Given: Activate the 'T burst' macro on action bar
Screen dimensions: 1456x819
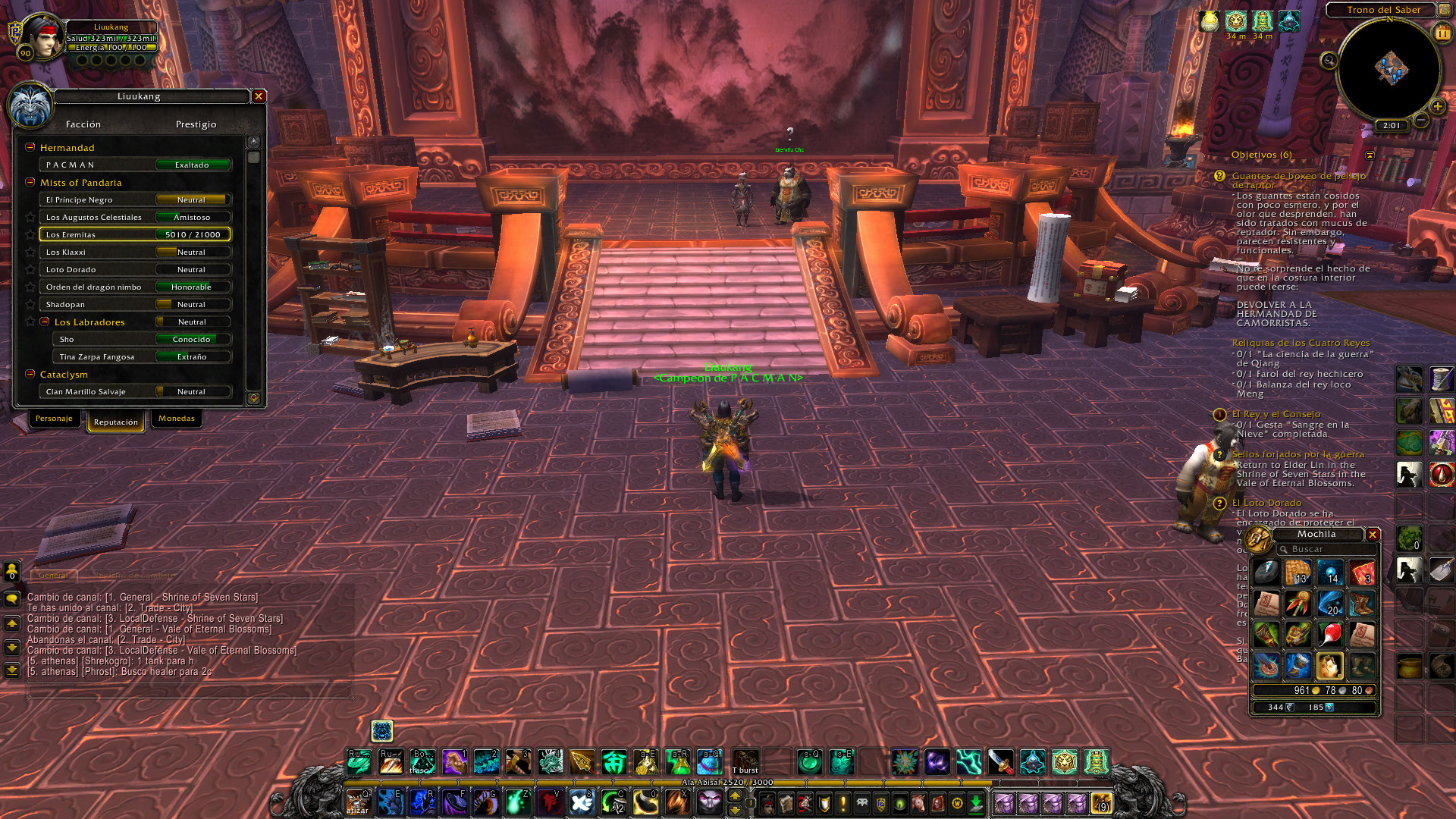Looking at the screenshot, I should pyautogui.click(x=745, y=761).
